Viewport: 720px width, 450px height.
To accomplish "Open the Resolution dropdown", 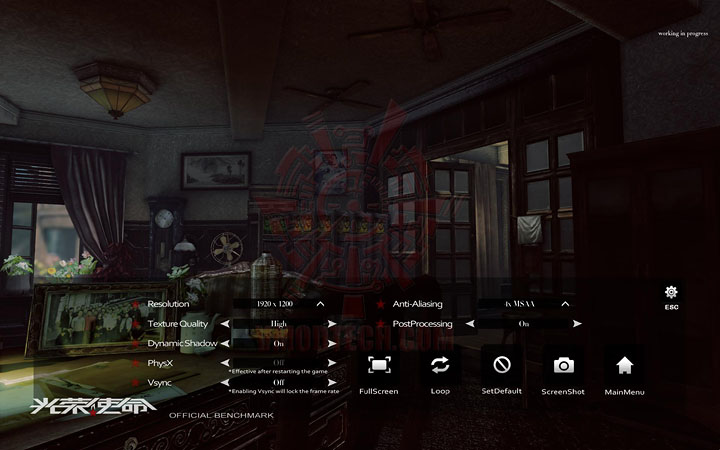I will click(320, 303).
